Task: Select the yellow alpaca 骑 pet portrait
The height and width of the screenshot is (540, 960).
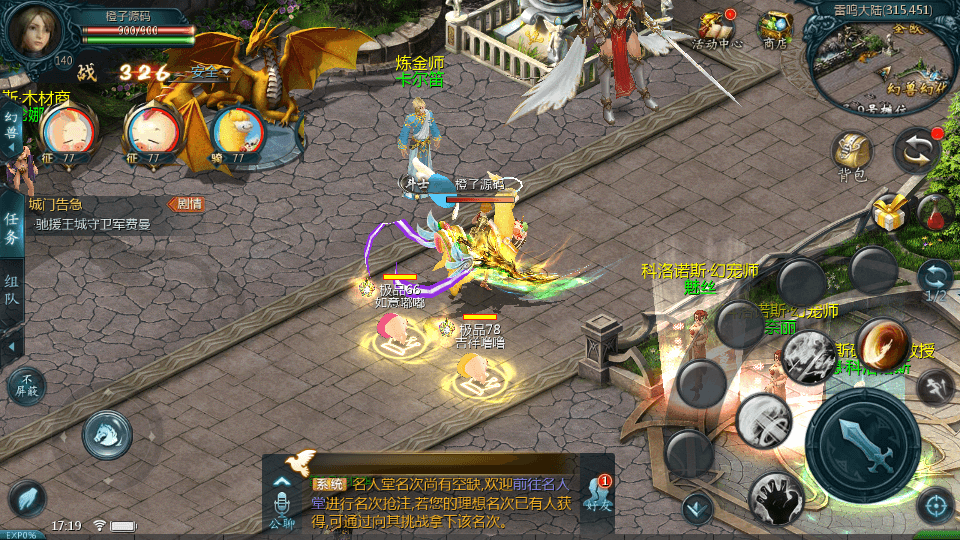Action: 240,132
